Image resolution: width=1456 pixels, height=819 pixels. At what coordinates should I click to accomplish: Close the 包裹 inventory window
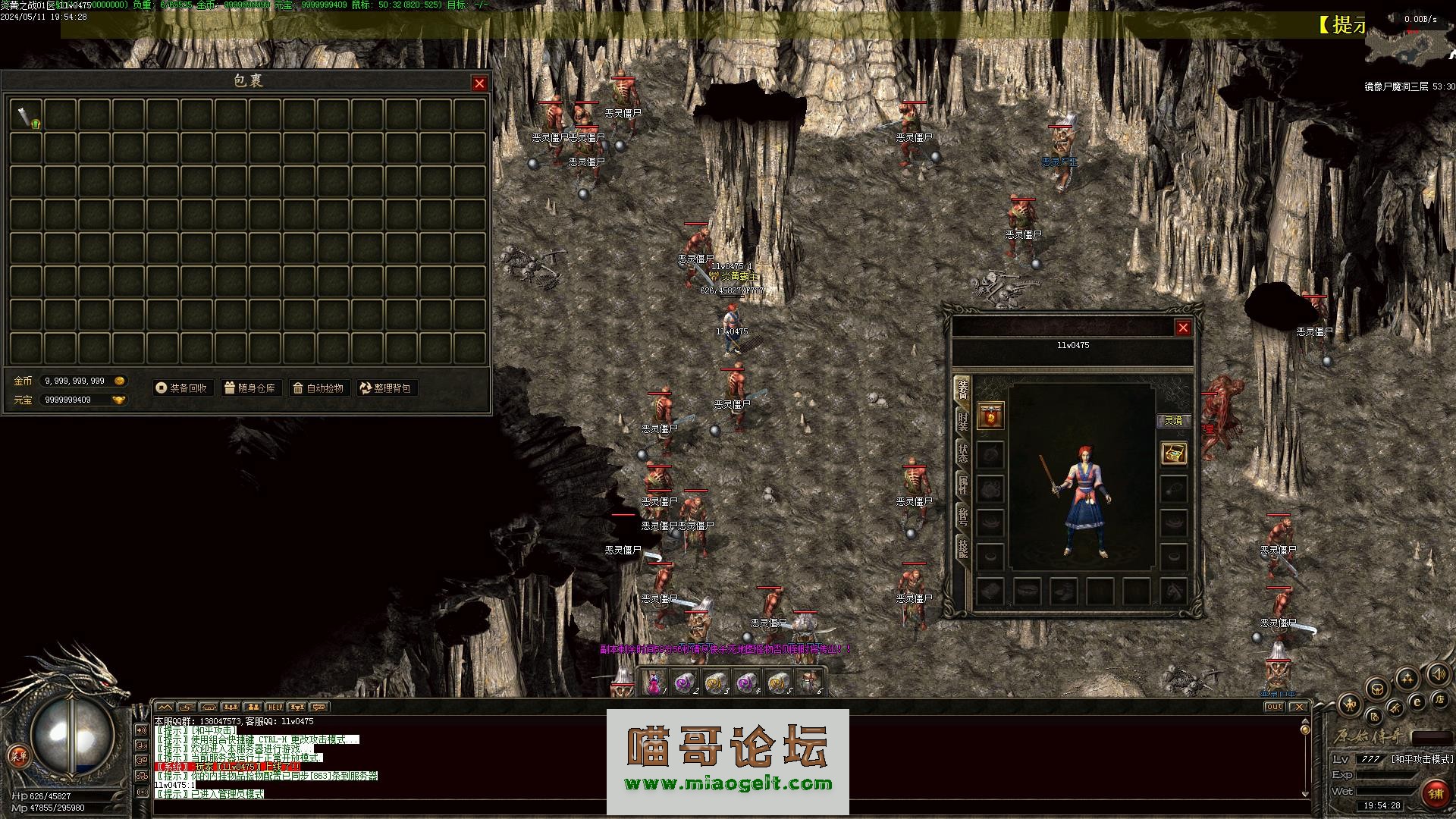pyautogui.click(x=479, y=83)
